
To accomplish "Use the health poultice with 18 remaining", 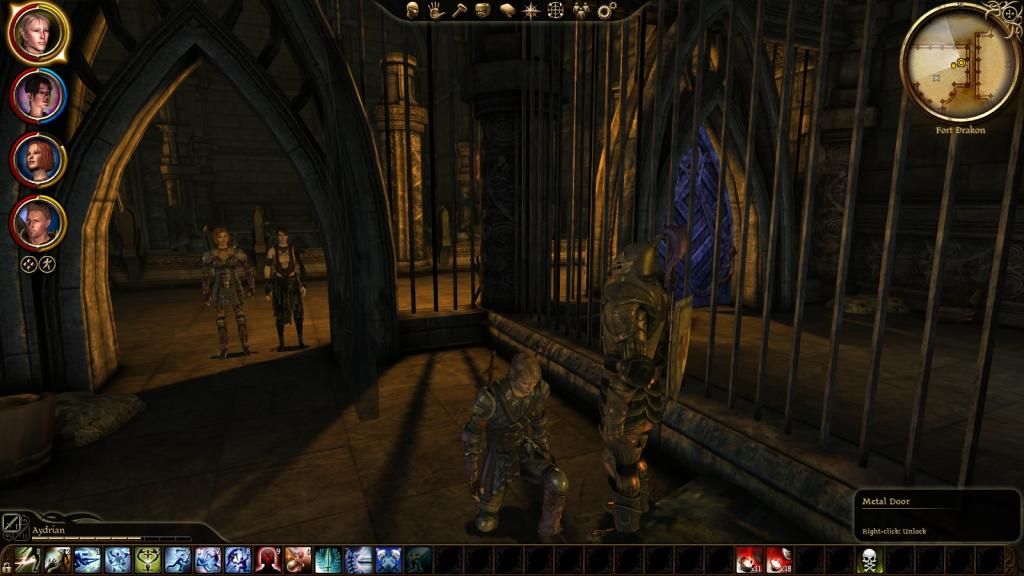I will click(778, 560).
